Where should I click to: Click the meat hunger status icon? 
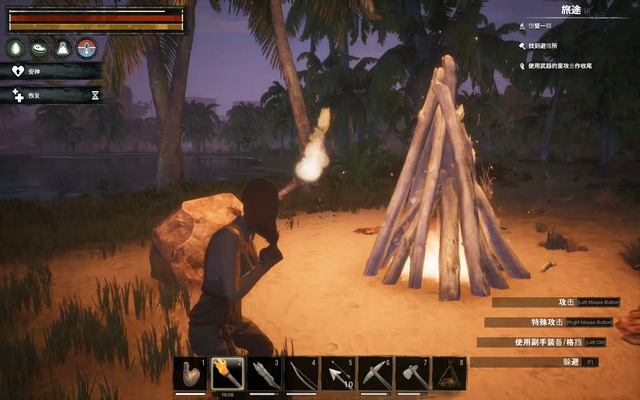(x=40, y=48)
